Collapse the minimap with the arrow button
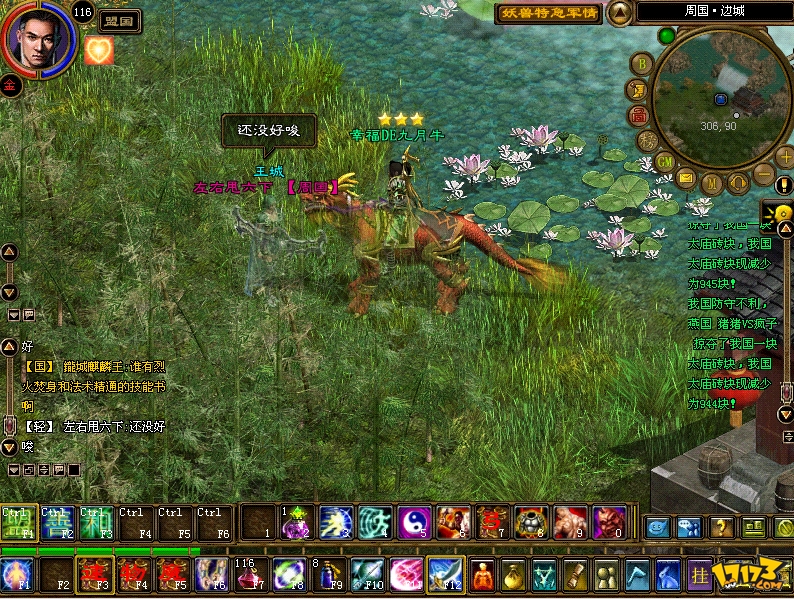Viewport: 794px width, 599px height. [620, 12]
